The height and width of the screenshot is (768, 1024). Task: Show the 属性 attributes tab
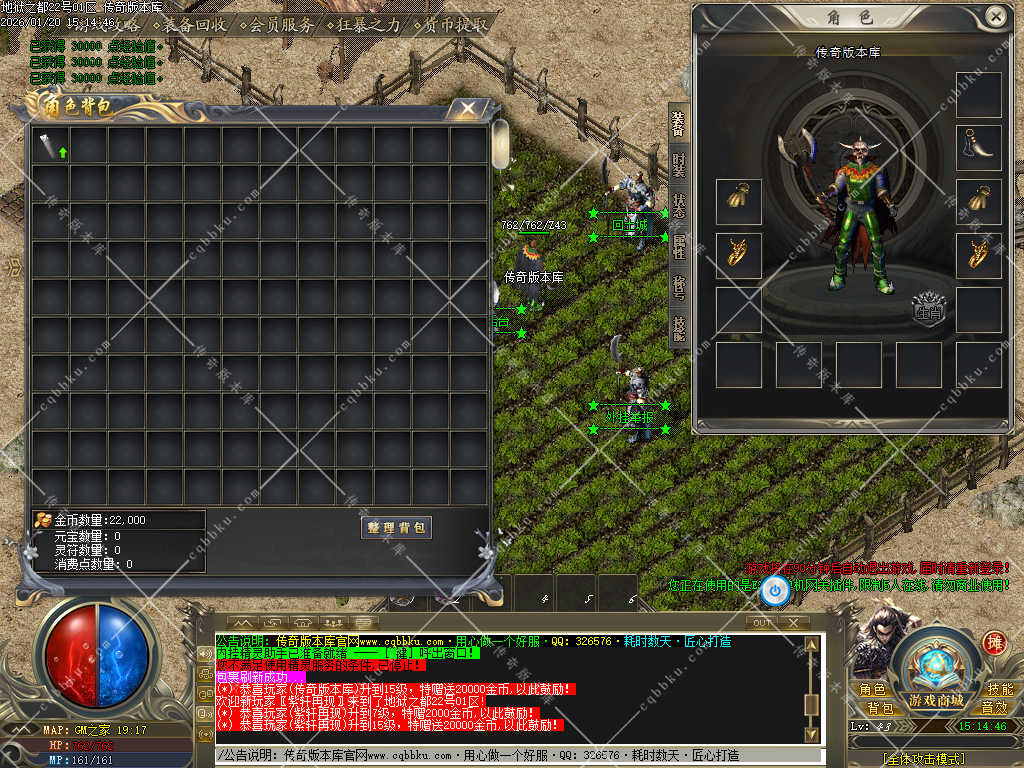(678, 245)
